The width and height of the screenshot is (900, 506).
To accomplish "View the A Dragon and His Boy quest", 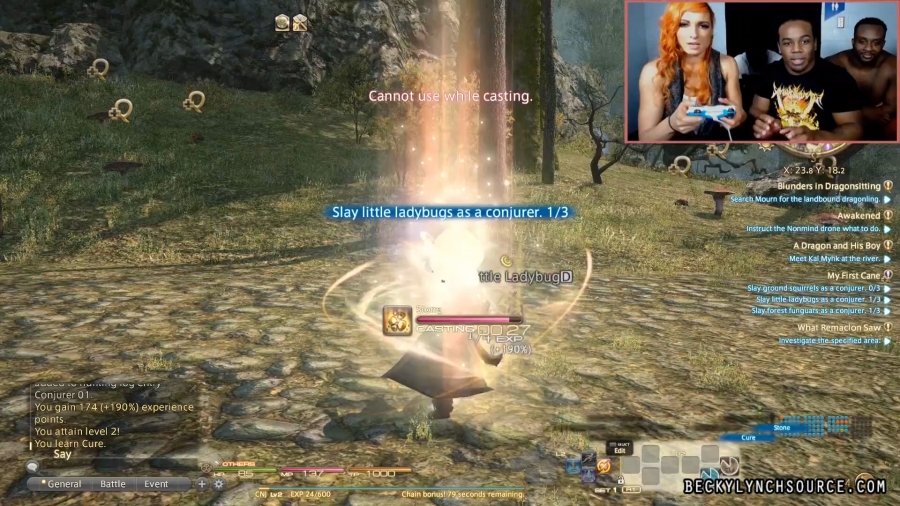I will pos(836,245).
